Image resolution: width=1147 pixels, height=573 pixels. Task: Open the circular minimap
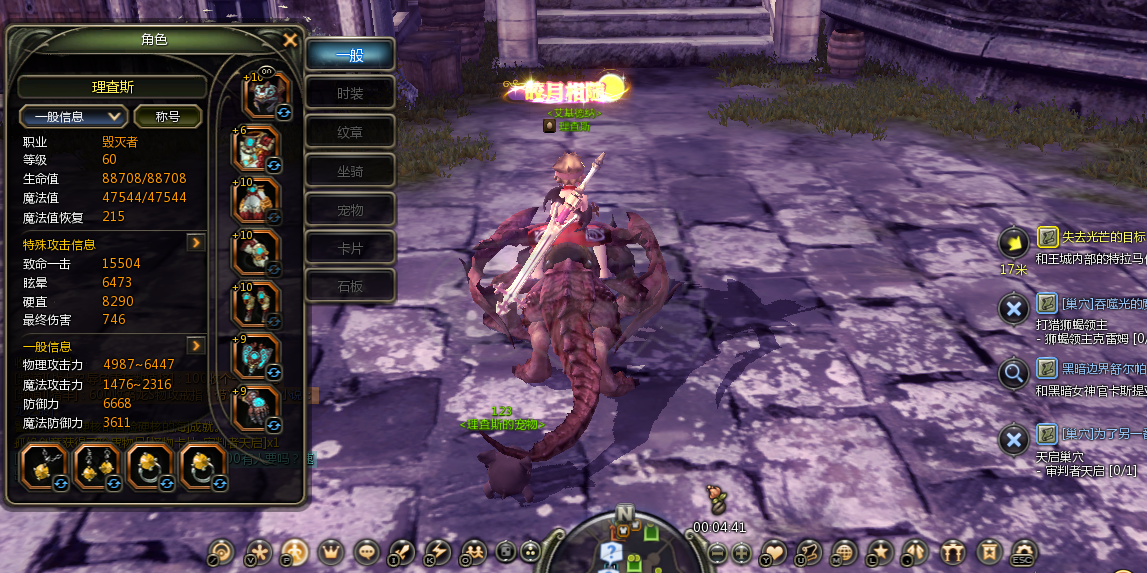[625, 540]
